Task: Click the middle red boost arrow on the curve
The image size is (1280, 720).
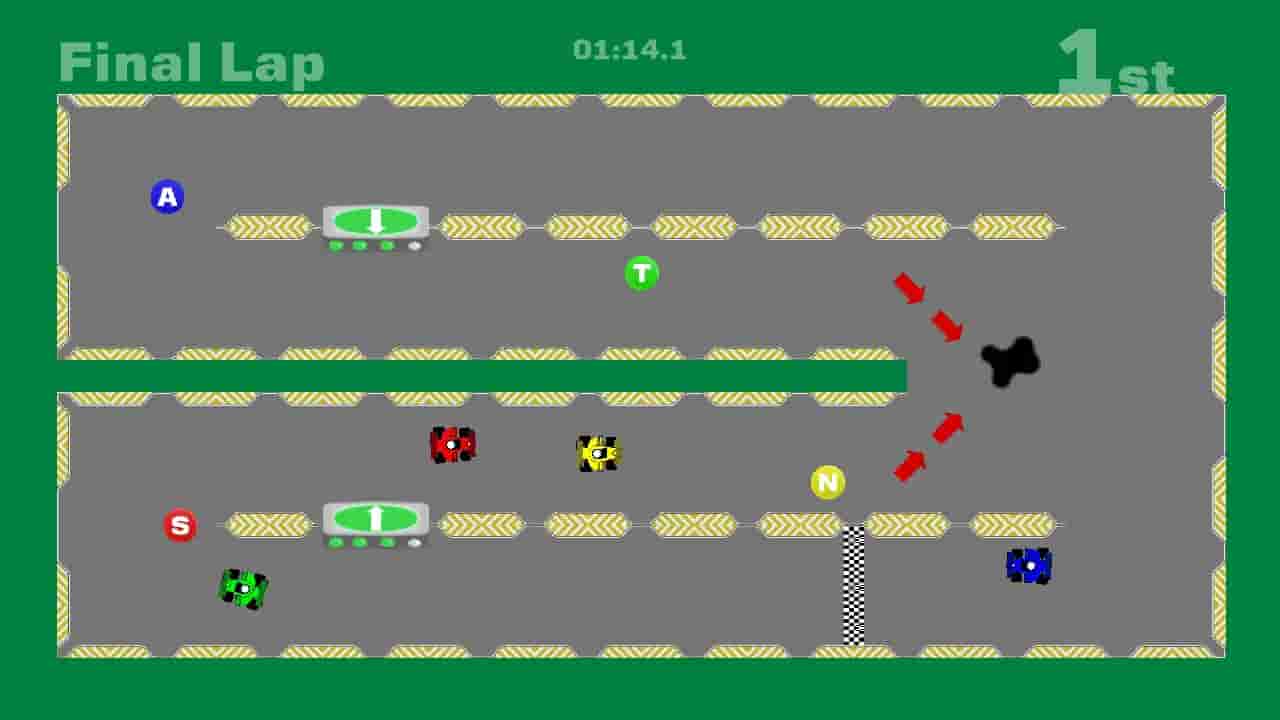Action: coord(945,324)
